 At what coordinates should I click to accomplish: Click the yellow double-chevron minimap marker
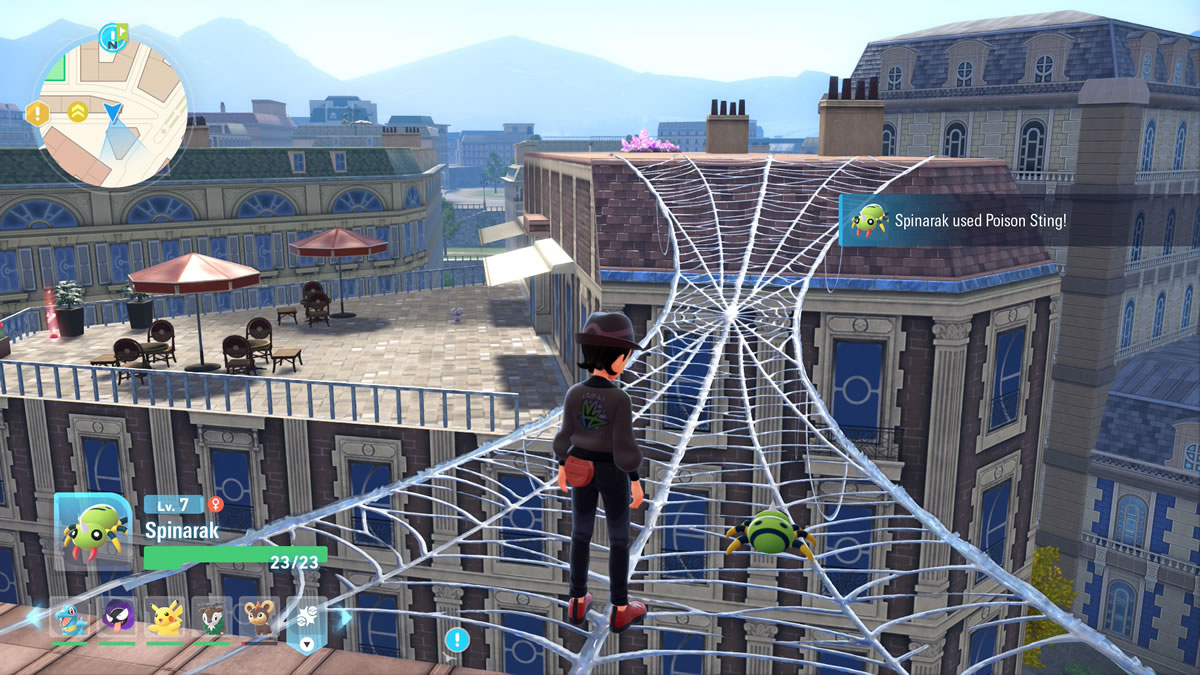pyautogui.click(x=78, y=112)
